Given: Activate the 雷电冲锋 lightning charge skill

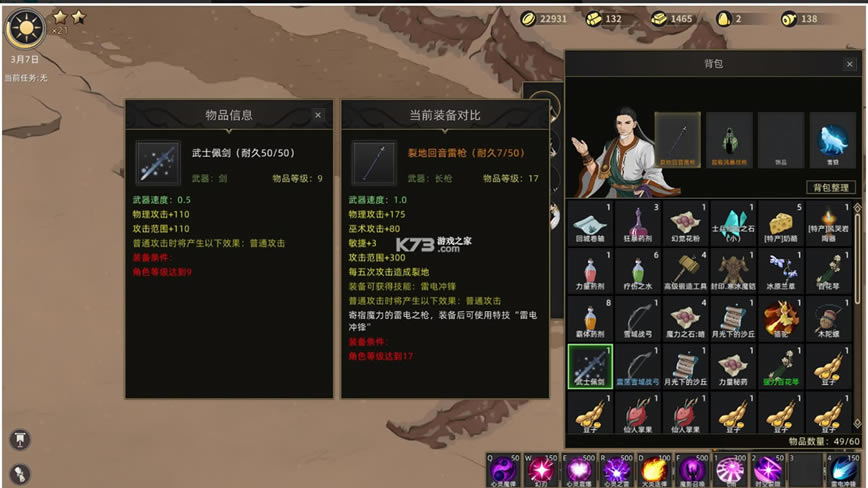Looking at the screenshot, I should (x=845, y=470).
